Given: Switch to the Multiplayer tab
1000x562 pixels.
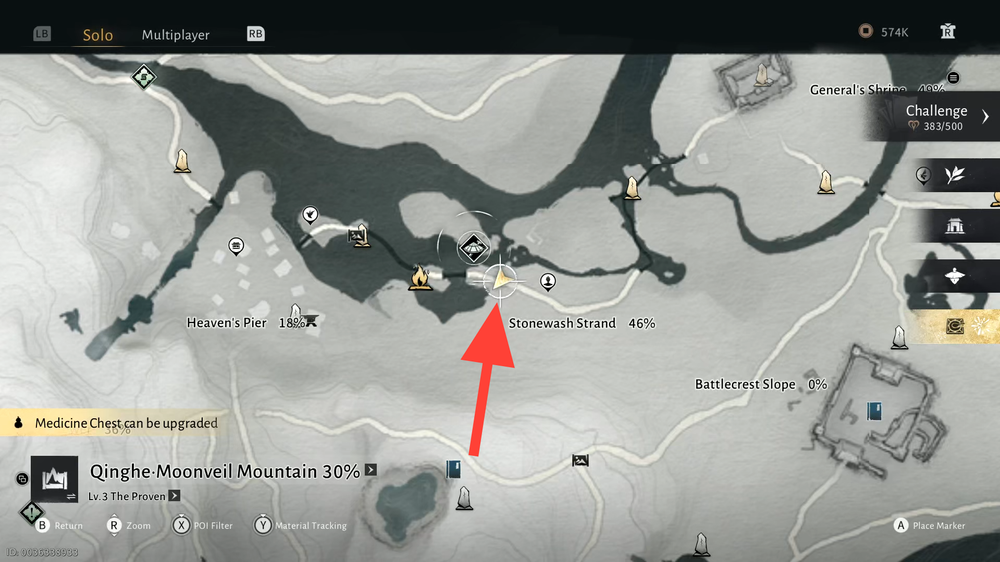Looking at the screenshot, I should (x=175, y=35).
